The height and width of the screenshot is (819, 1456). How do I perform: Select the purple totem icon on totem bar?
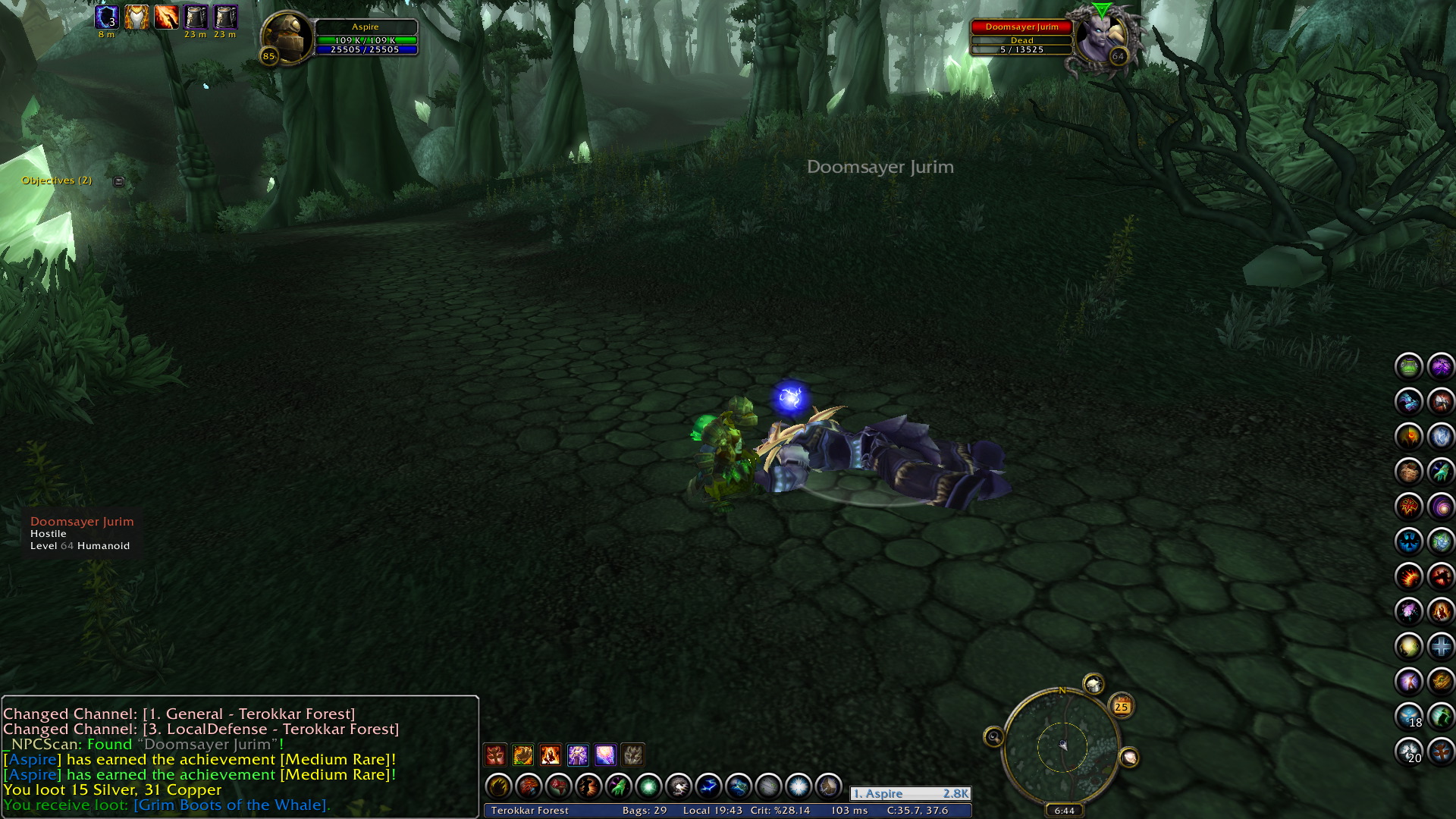pyautogui.click(x=578, y=755)
